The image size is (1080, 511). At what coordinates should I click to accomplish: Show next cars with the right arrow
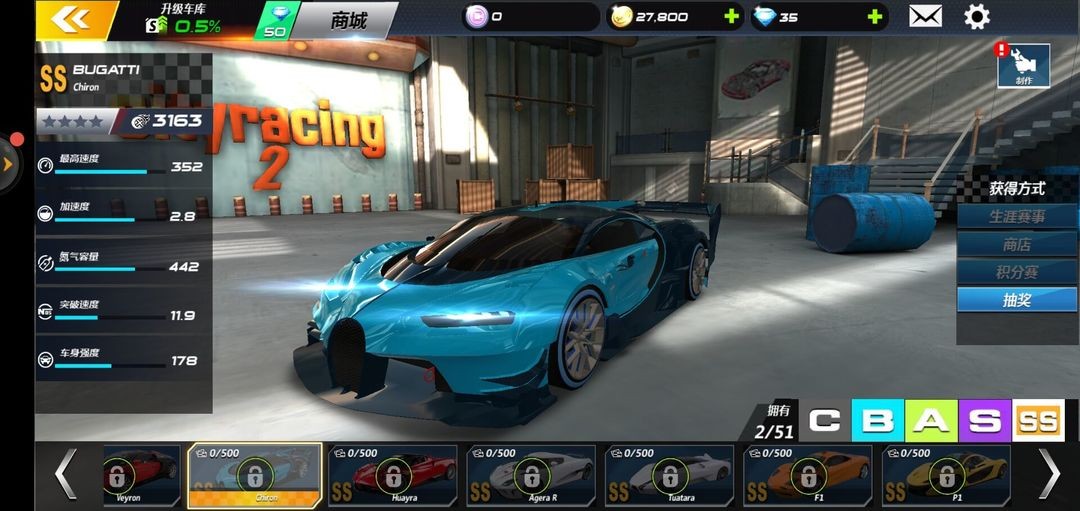(1048, 473)
